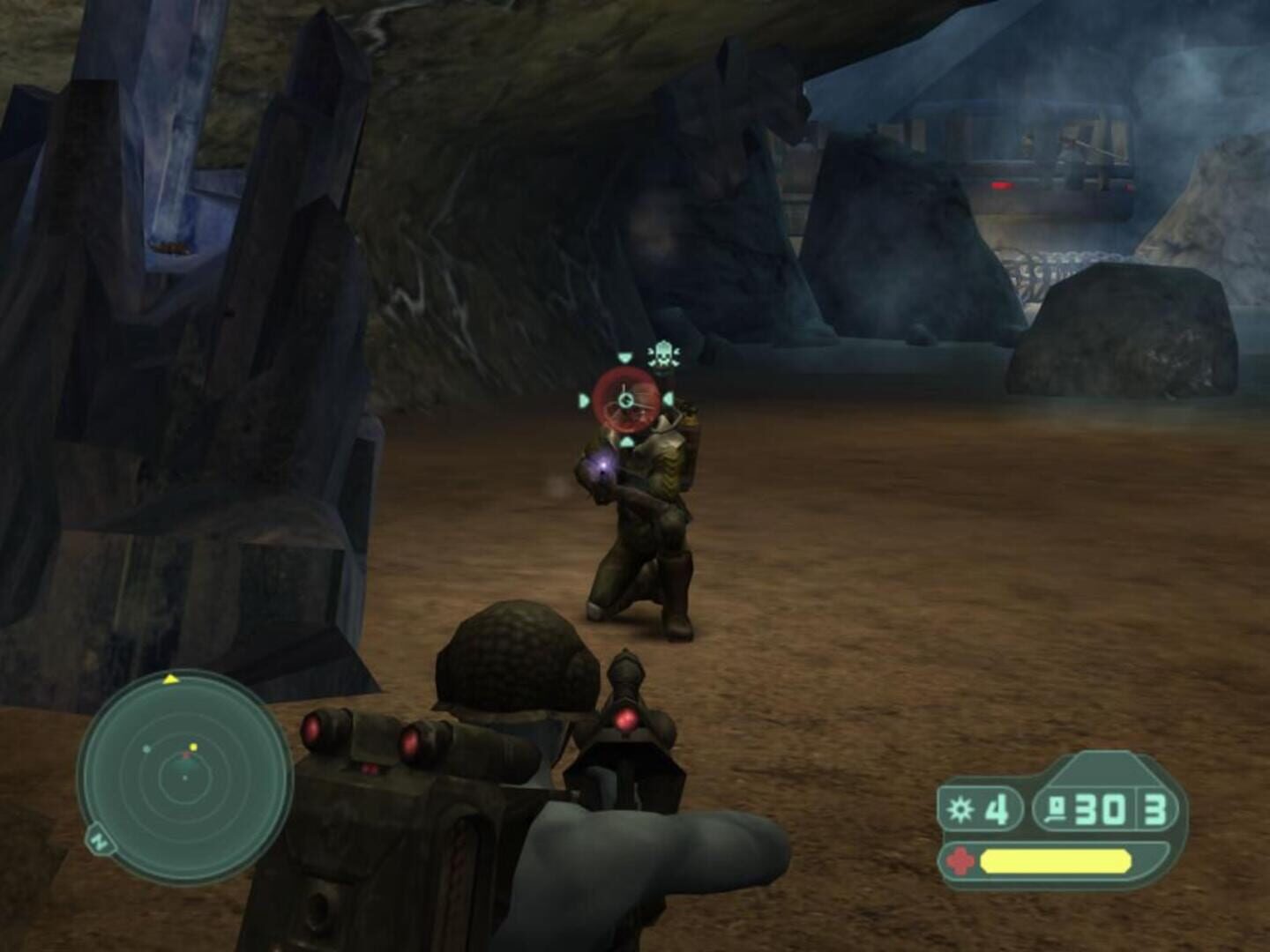Viewport: 1270px width, 952px height.
Task: Click the center player dot on the radar
Action: coord(184,777)
